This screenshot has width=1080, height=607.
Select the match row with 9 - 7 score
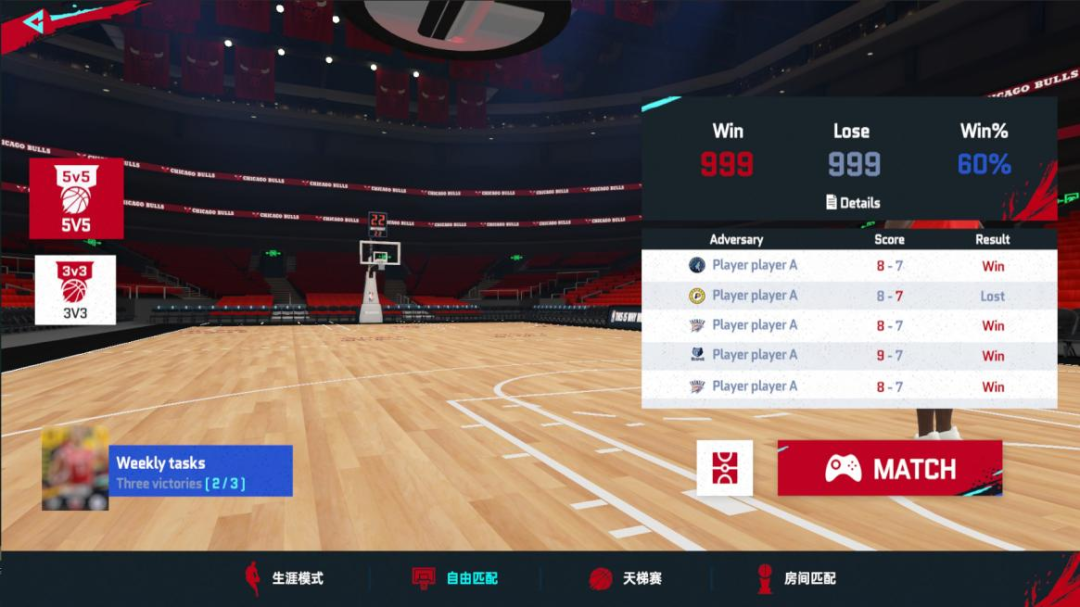click(x=848, y=355)
